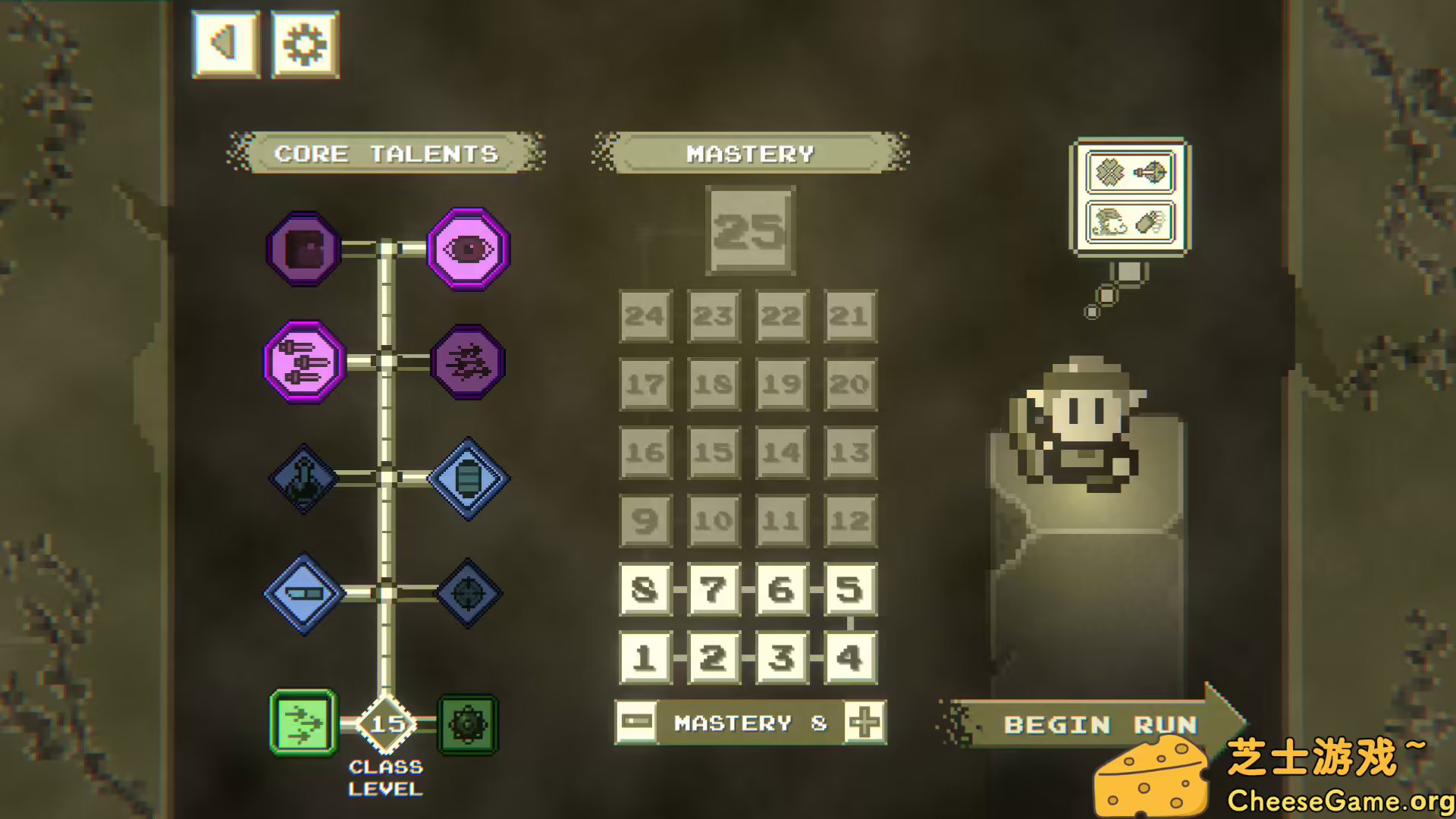Viewport: 1456px width, 819px height.
Task: Select the green spiked mine talent
Action: click(x=469, y=723)
